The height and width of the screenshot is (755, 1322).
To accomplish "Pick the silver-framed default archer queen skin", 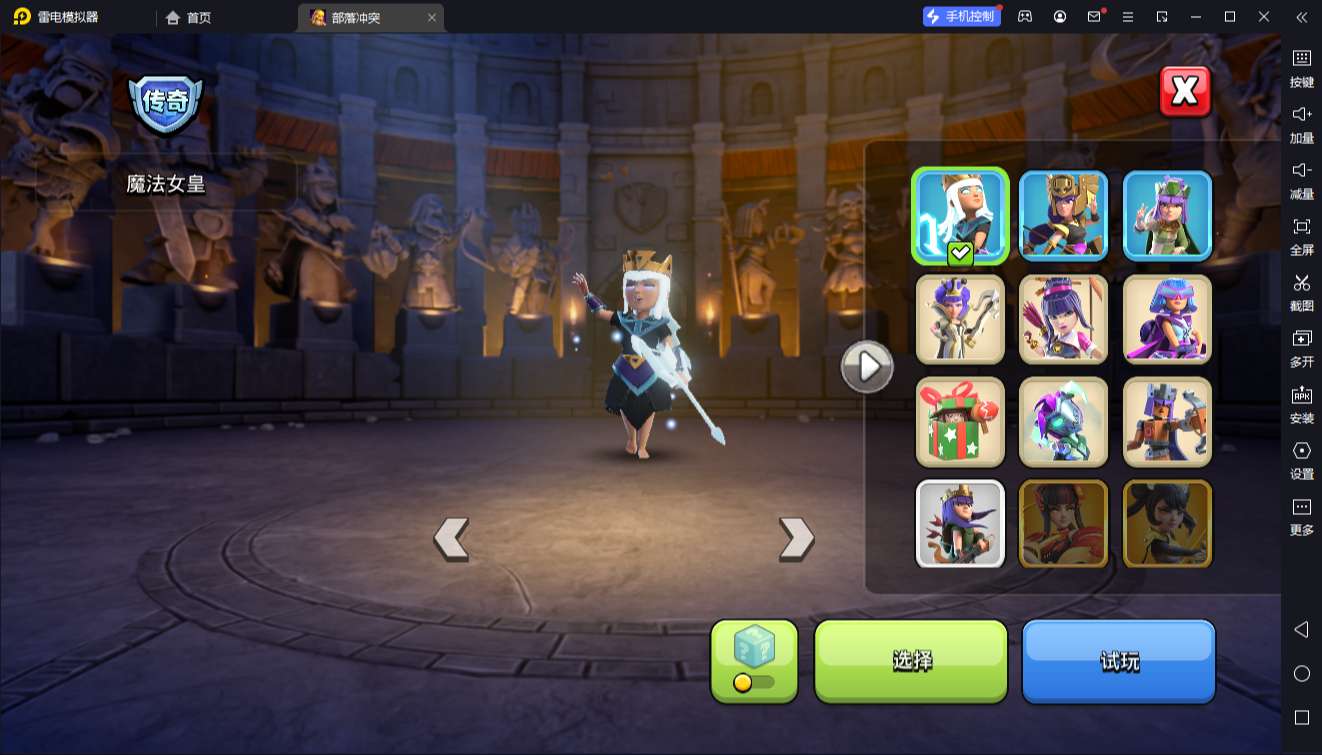I will (960, 524).
